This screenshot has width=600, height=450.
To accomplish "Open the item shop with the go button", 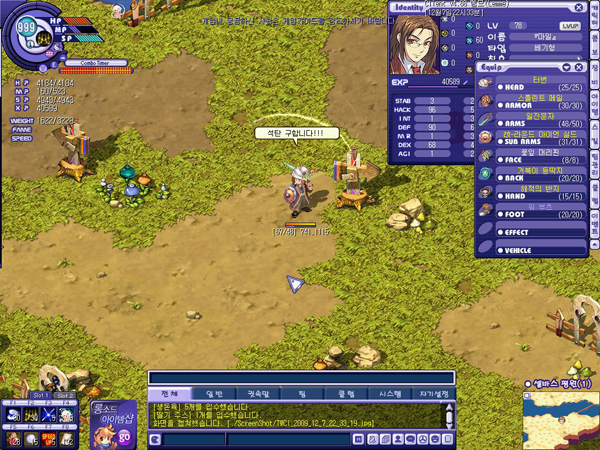I will click(x=125, y=435).
